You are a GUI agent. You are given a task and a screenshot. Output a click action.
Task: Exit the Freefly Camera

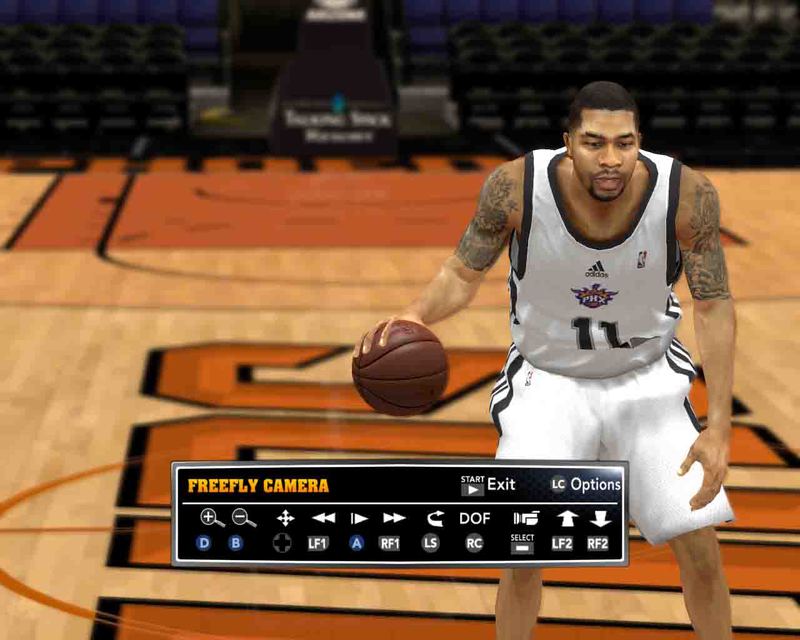click(487, 485)
